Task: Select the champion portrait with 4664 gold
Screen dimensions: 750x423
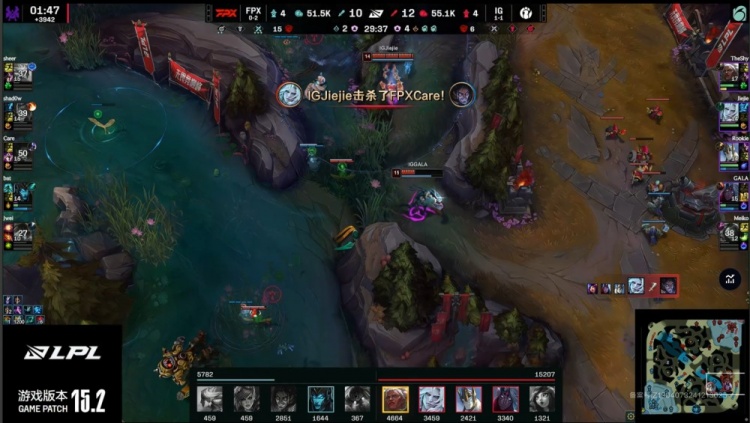Action: click(x=395, y=398)
